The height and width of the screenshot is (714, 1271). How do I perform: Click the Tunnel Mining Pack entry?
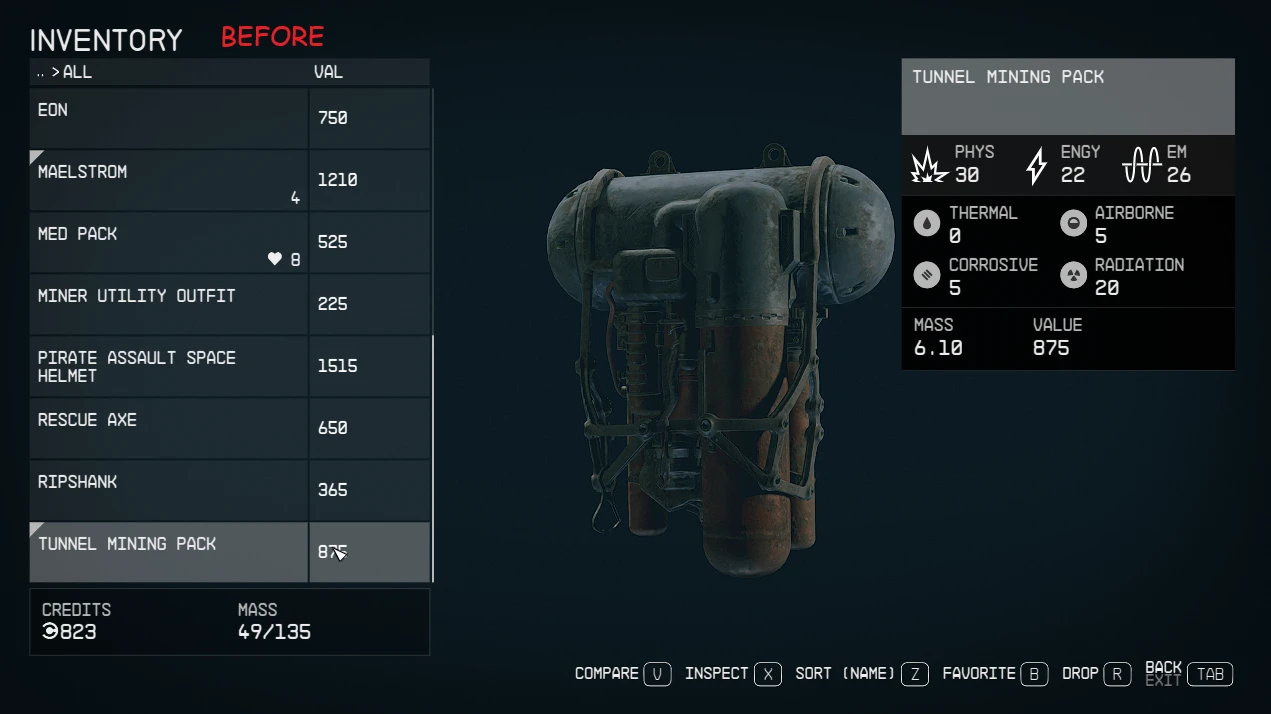coord(168,552)
